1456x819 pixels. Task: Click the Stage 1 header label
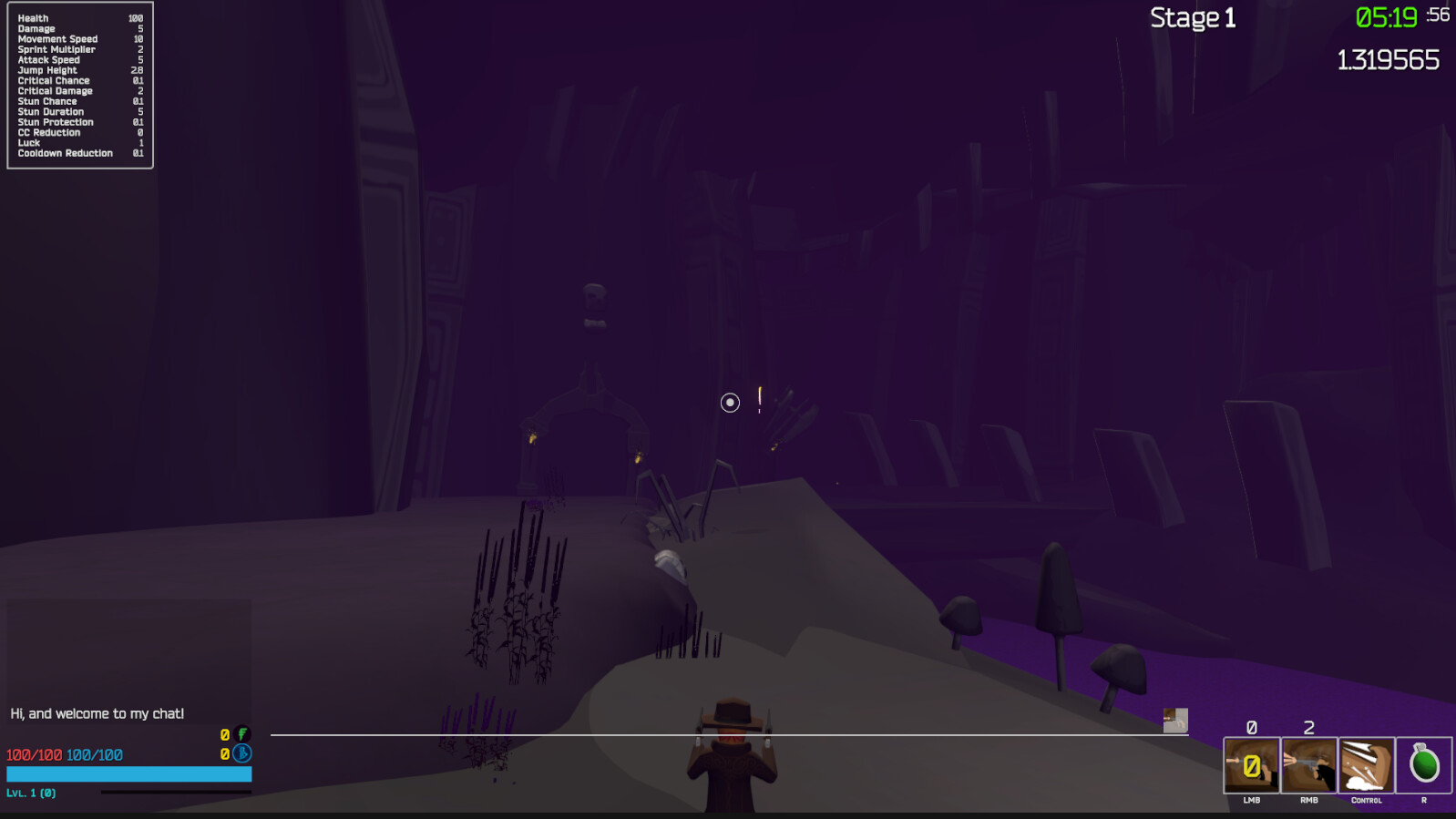[1192, 16]
